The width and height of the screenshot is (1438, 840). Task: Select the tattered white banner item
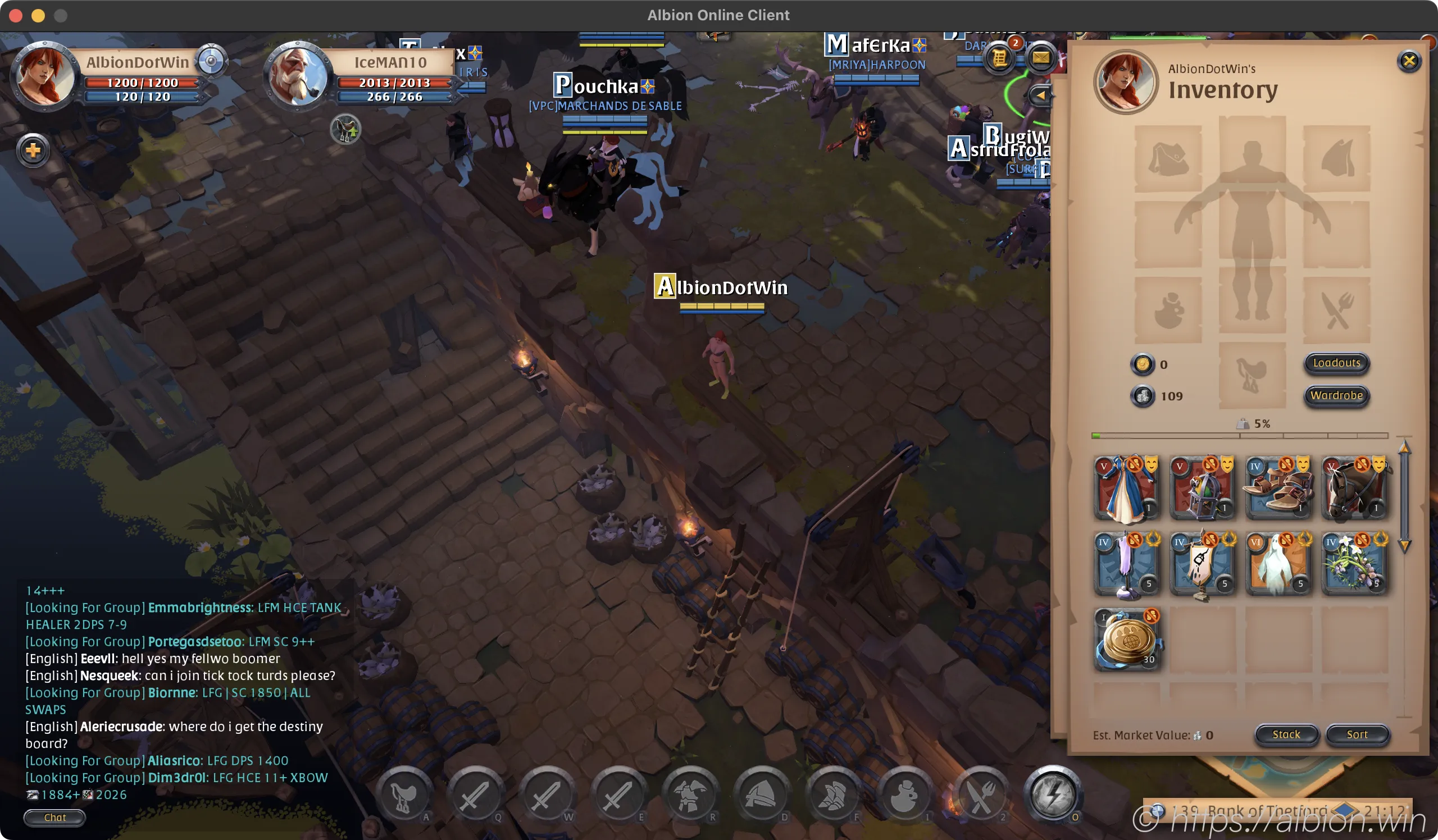(x=1202, y=564)
